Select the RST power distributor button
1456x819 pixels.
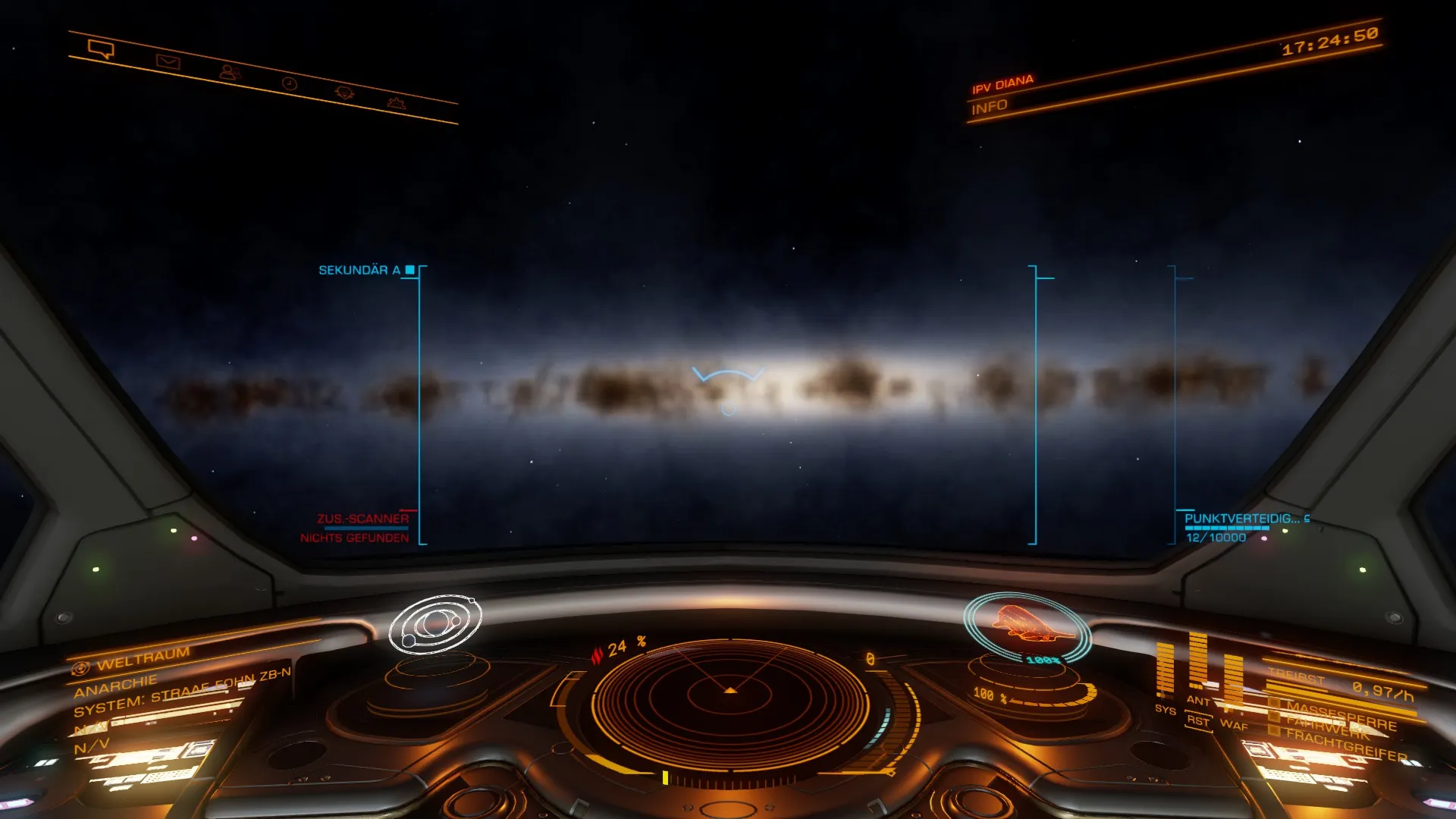[x=1197, y=720]
